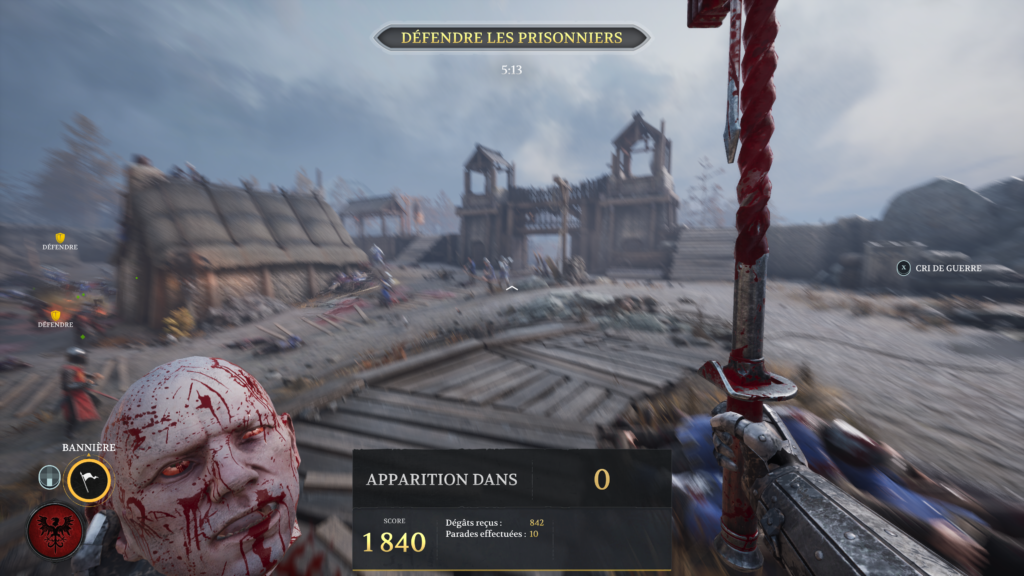This screenshot has height=576, width=1024.
Task: Click the red eagle faction emblem
Action: [x=55, y=530]
